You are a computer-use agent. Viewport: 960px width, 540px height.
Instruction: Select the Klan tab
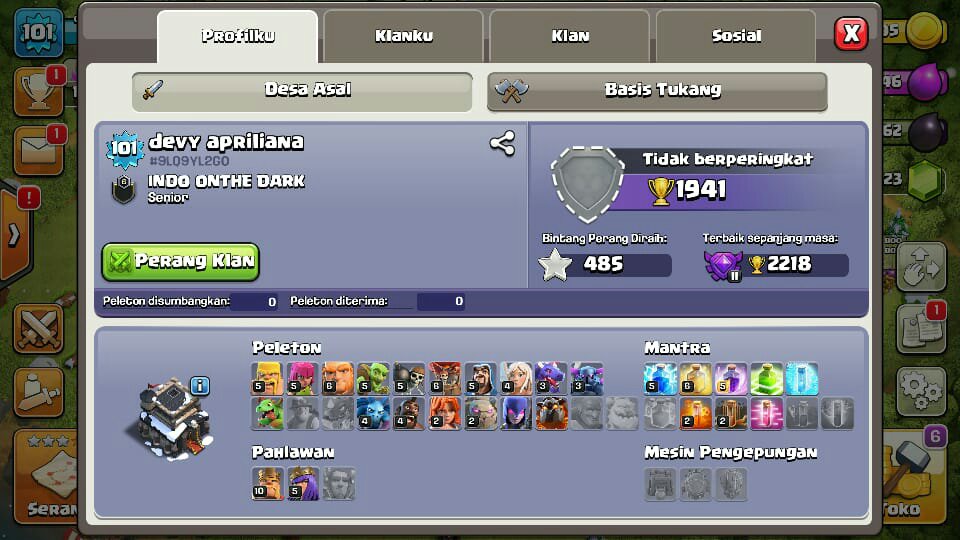[x=570, y=37]
